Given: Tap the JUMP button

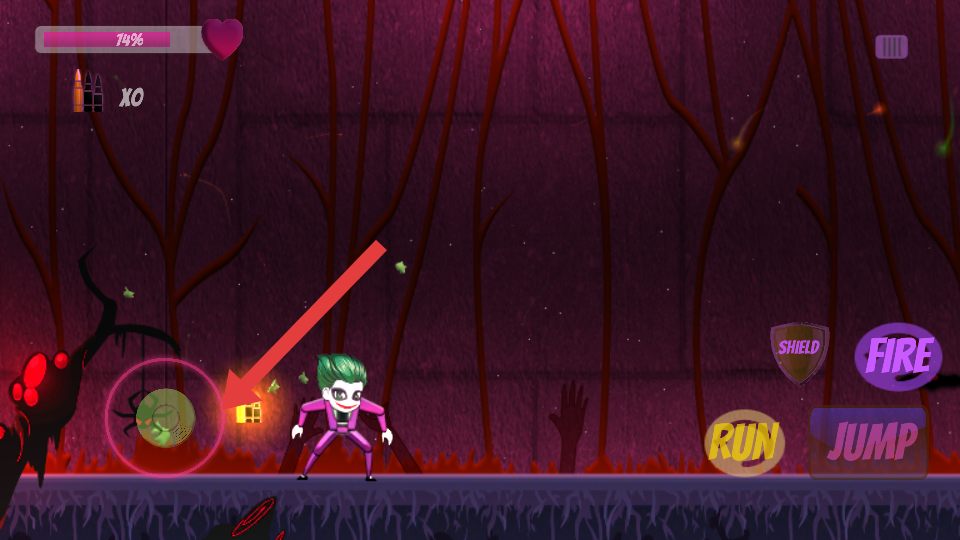Looking at the screenshot, I should point(868,442).
